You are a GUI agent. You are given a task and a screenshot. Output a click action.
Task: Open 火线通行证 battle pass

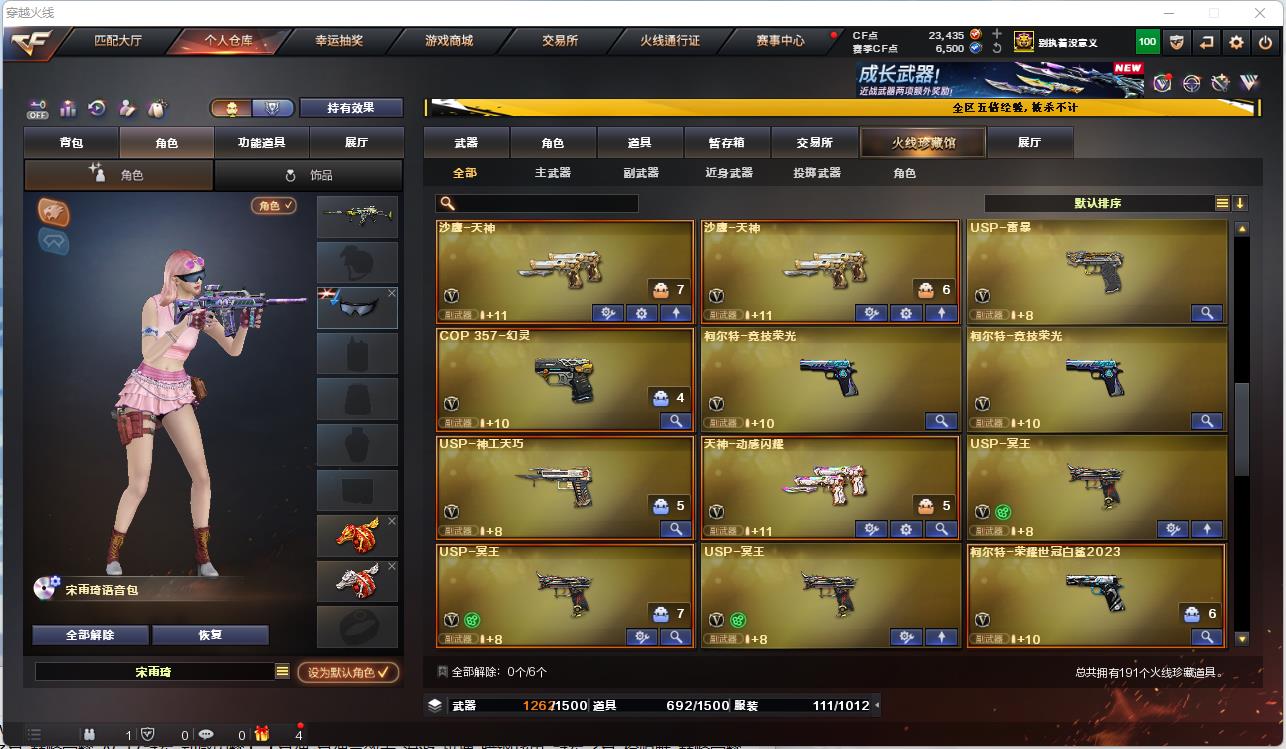coord(670,41)
